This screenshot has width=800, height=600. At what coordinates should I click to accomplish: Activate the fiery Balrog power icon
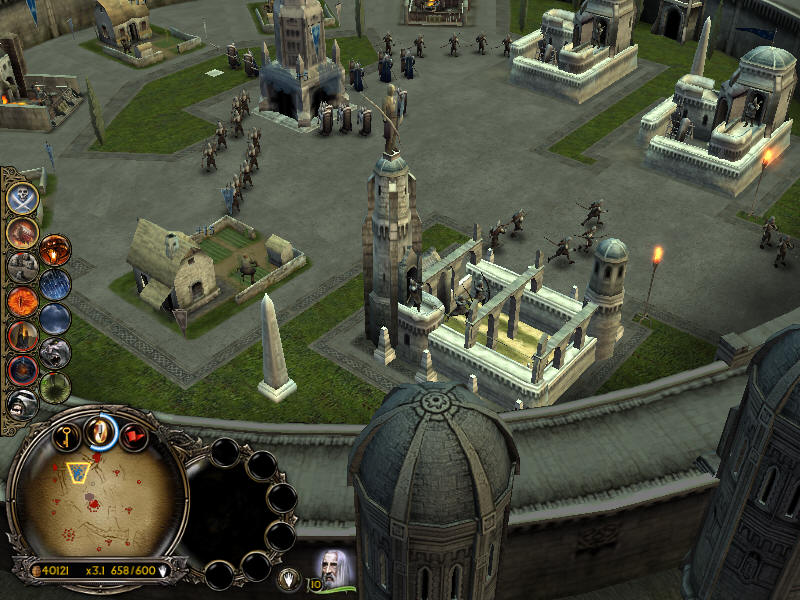[22, 232]
